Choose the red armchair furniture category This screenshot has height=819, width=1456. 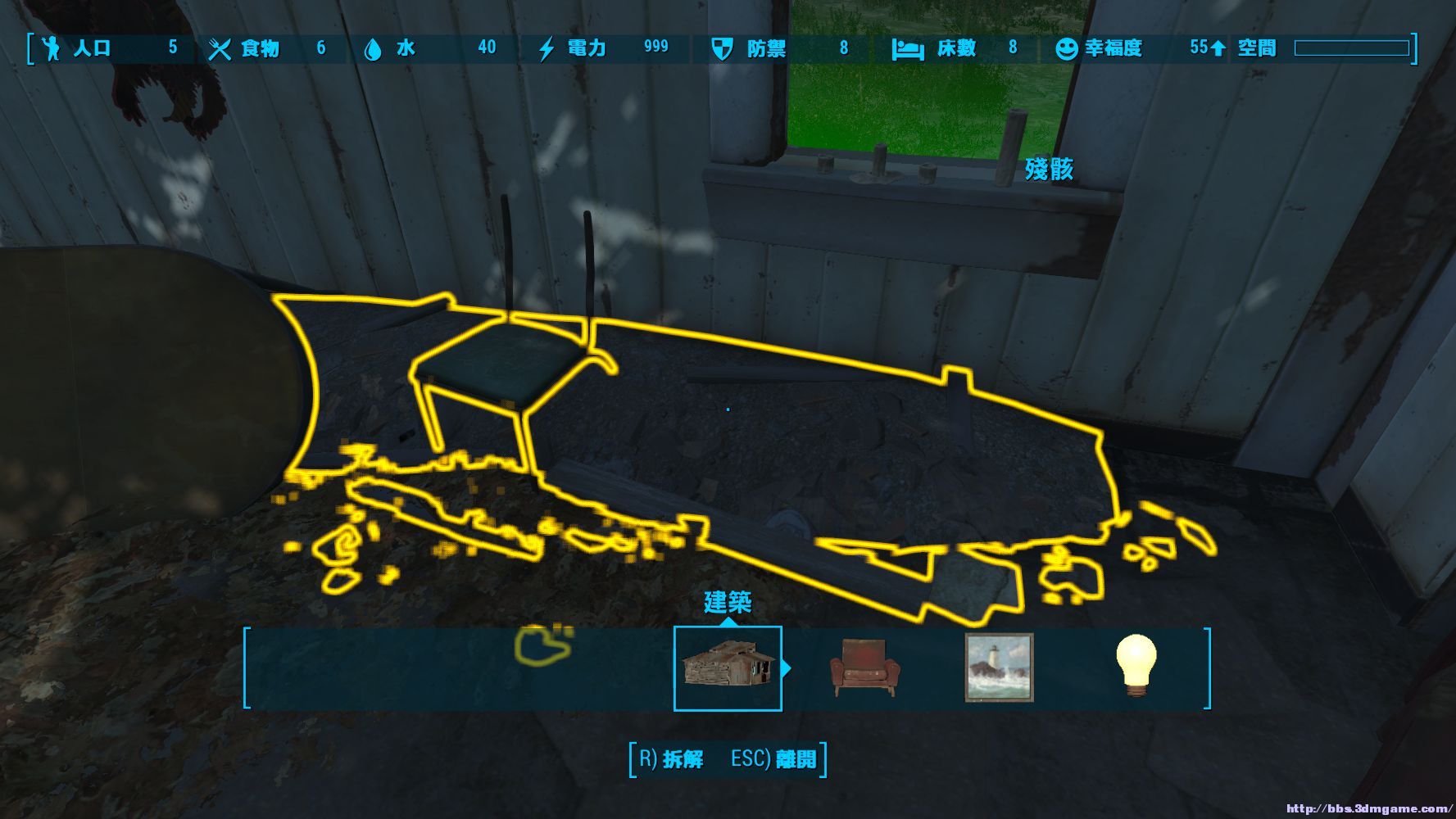pyautogui.click(x=864, y=667)
